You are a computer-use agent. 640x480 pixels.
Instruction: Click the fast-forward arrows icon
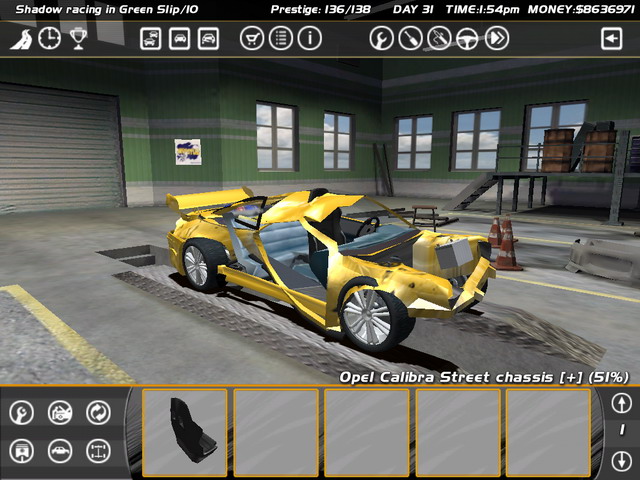coord(497,39)
